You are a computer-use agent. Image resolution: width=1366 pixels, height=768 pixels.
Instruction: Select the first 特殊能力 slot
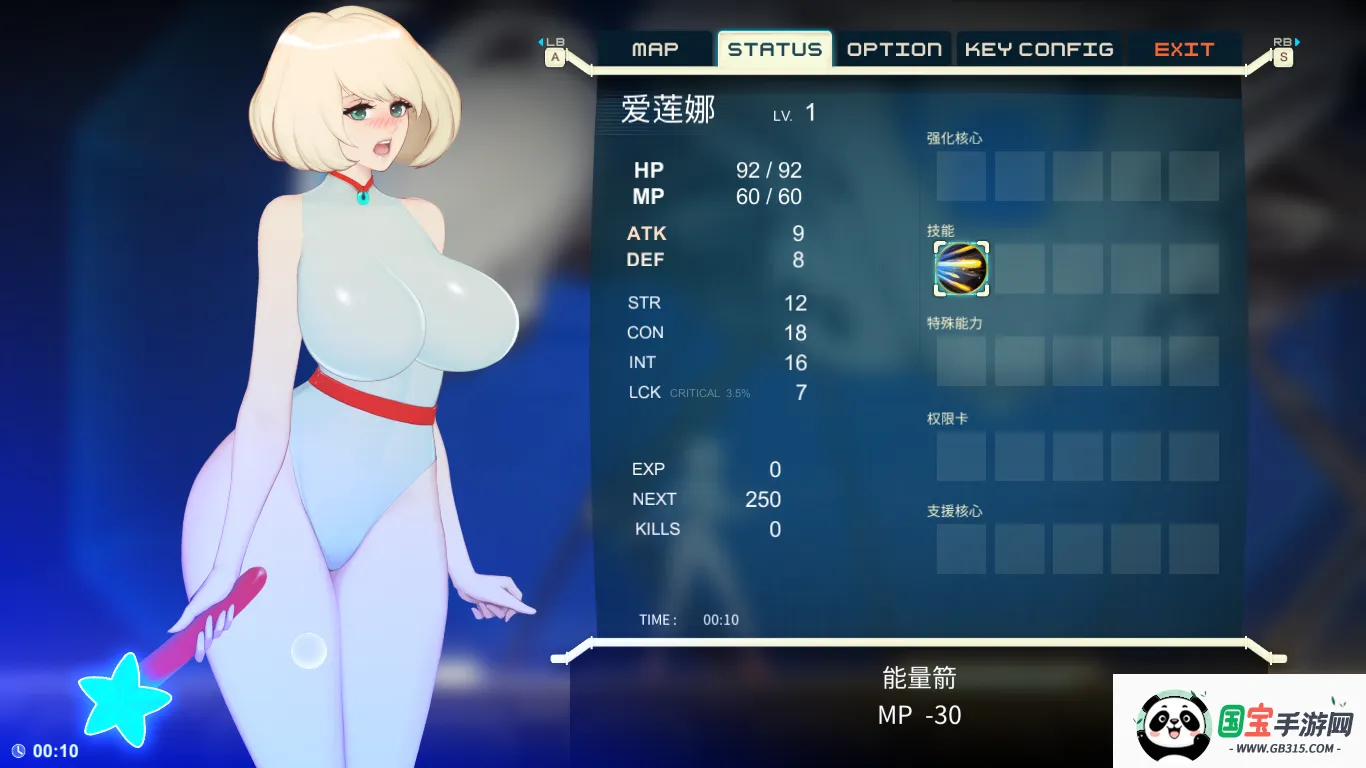click(960, 362)
